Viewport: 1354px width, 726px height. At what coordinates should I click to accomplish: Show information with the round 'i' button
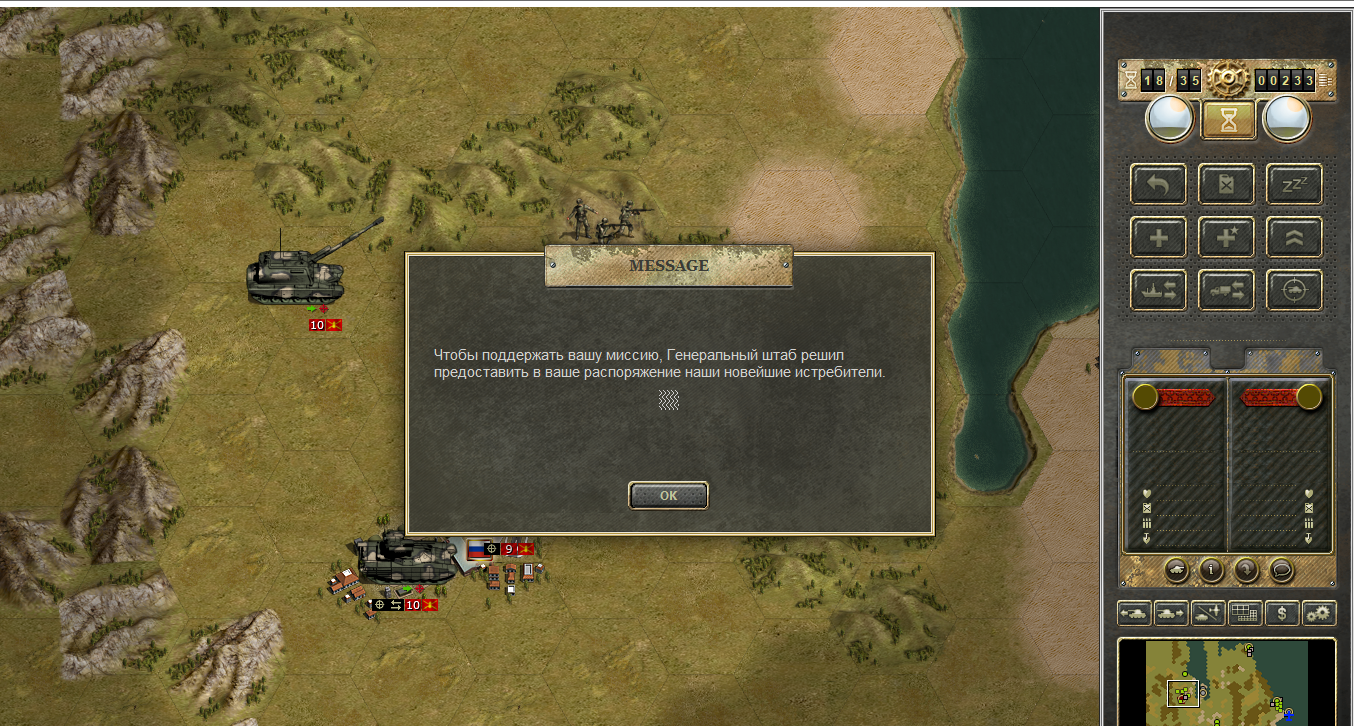pyautogui.click(x=1211, y=570)
